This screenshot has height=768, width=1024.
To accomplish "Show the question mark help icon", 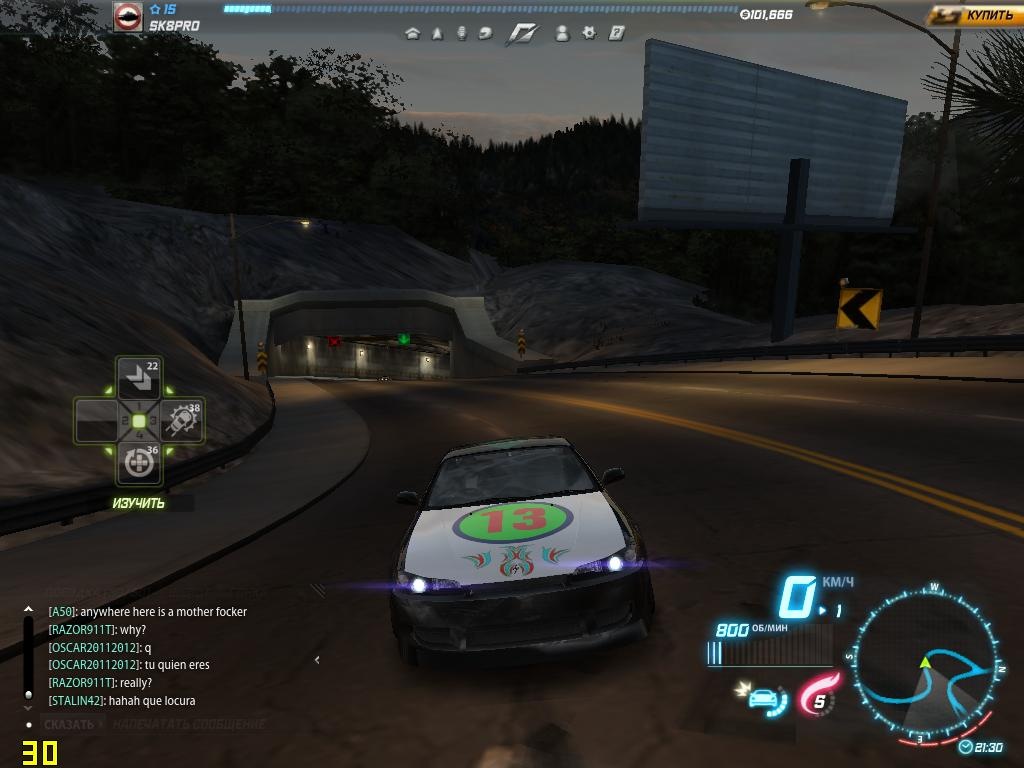I will coord(617,33).
